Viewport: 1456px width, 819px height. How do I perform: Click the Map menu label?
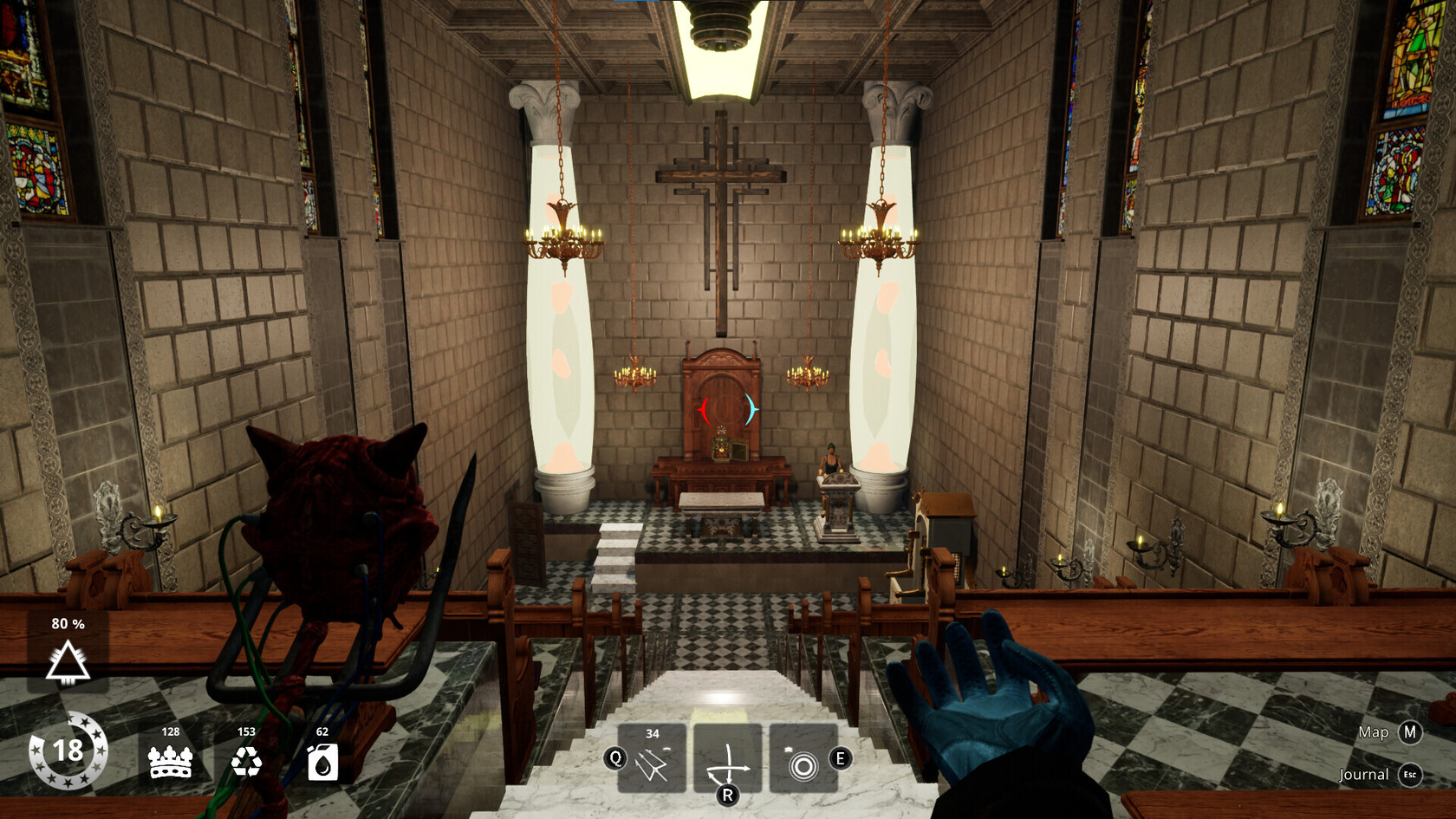(1373, 733)
